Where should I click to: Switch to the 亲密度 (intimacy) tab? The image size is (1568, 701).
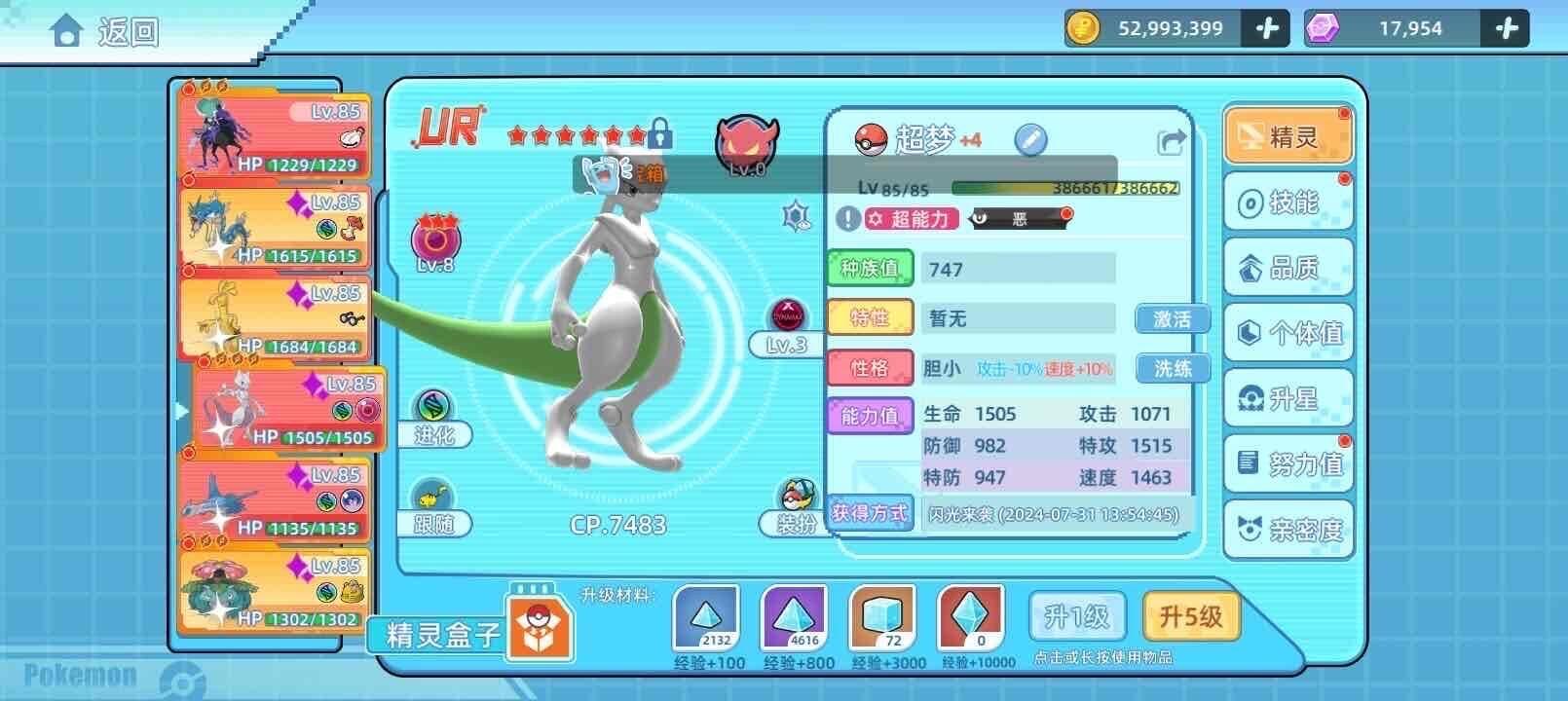tap(1288, 531)
